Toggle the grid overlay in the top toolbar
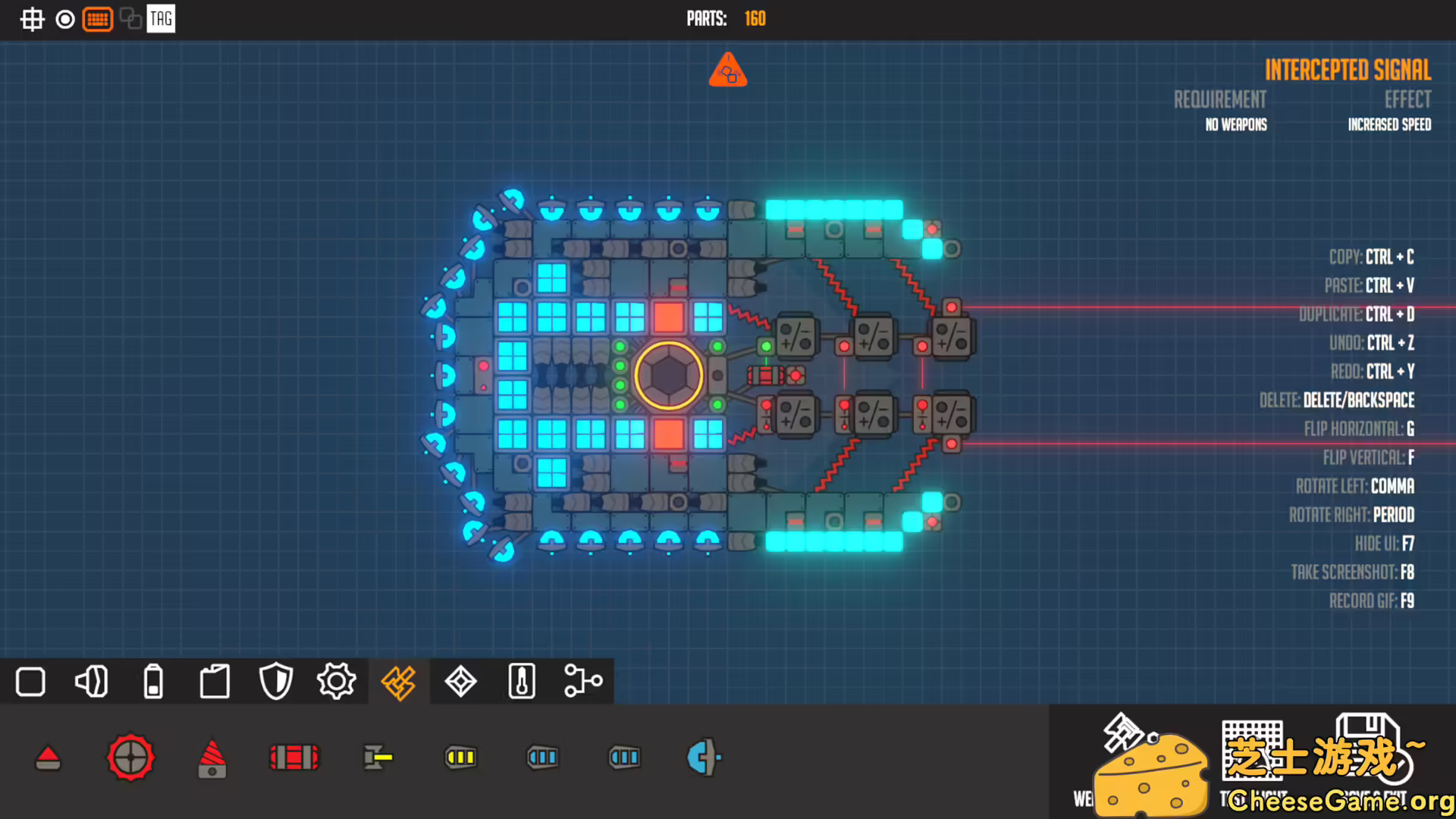 tap(32, 19)
